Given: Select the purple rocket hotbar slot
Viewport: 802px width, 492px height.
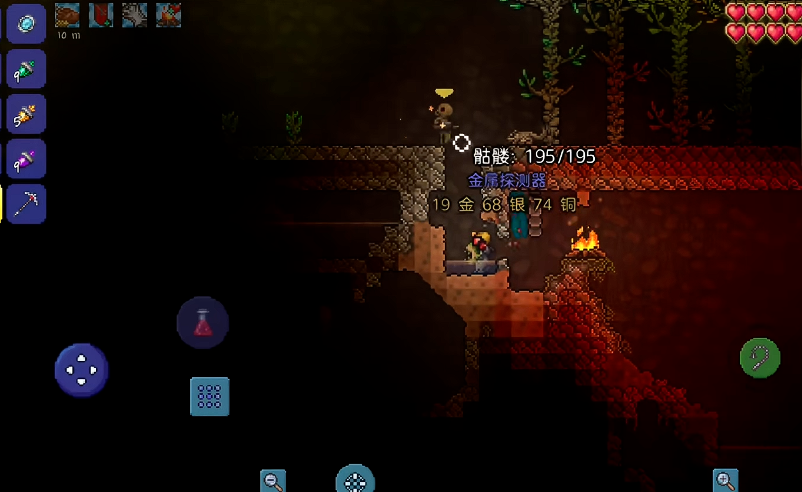Looking at the screenshot, I should pyautogui.click(x=26, y=159).
